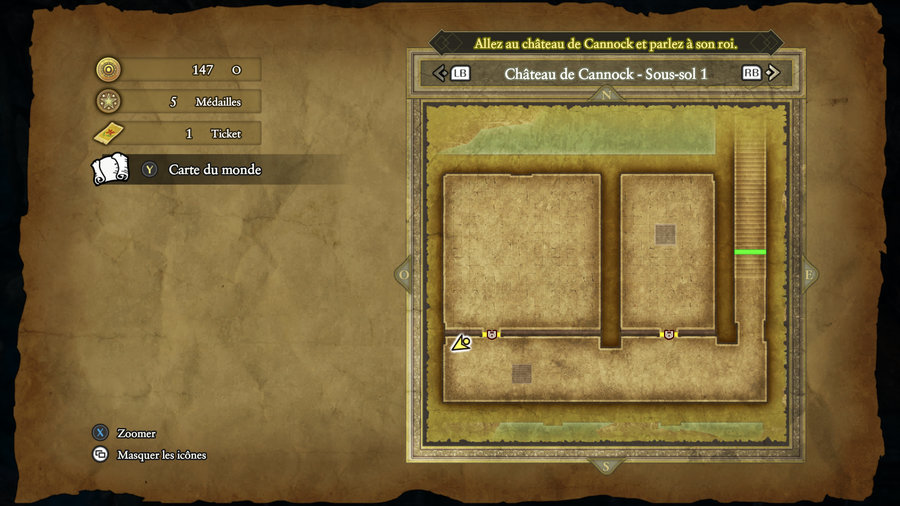Image resolution: width=900 pixels, height=506 pixels.
Task: Select the green staircase exit marker
Action: click(x=750, y=252)
